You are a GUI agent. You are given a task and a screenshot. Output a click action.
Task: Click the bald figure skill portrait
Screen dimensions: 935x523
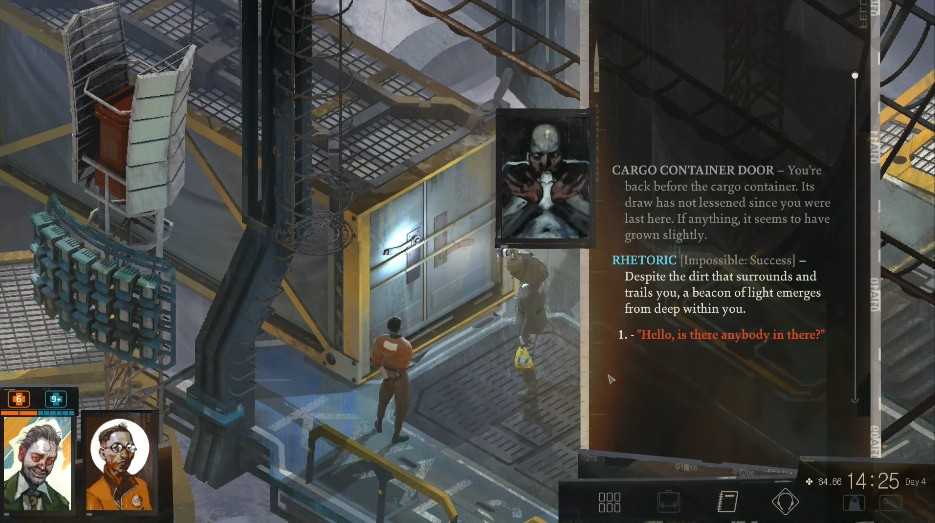pos(541,179)
